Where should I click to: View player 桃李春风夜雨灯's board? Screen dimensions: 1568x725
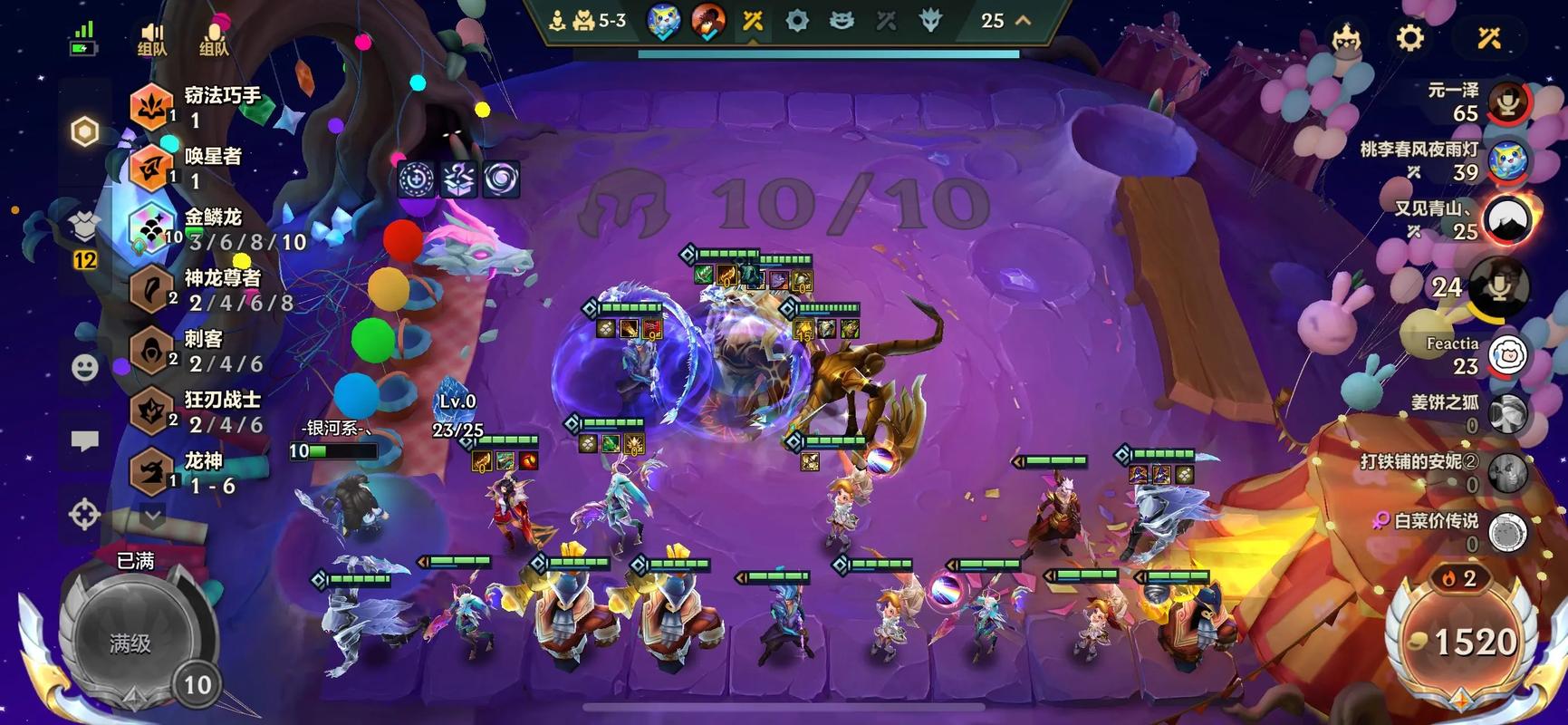[1507, 160]
